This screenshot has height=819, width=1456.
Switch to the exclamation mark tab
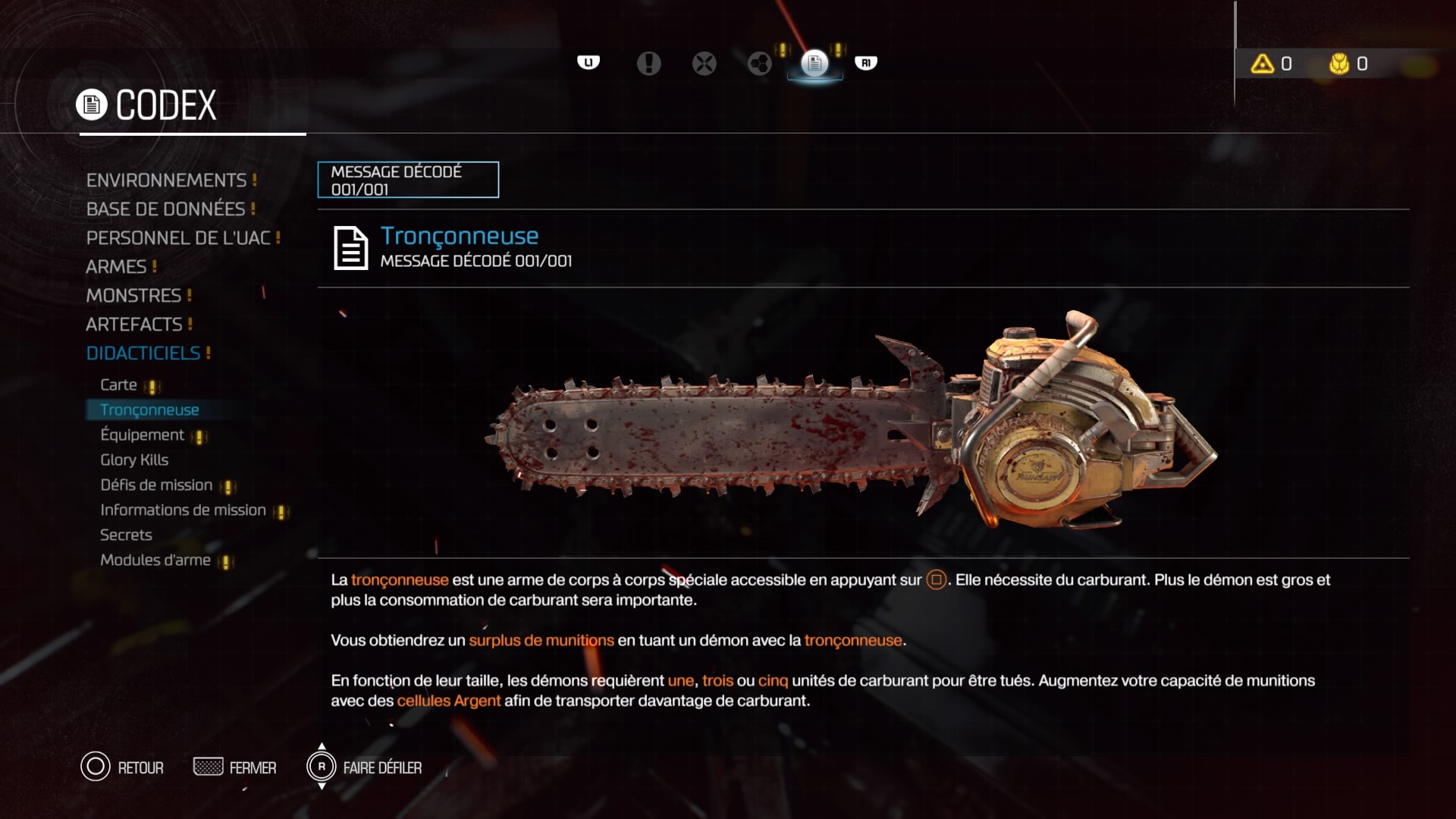click(x=648, y=64)
